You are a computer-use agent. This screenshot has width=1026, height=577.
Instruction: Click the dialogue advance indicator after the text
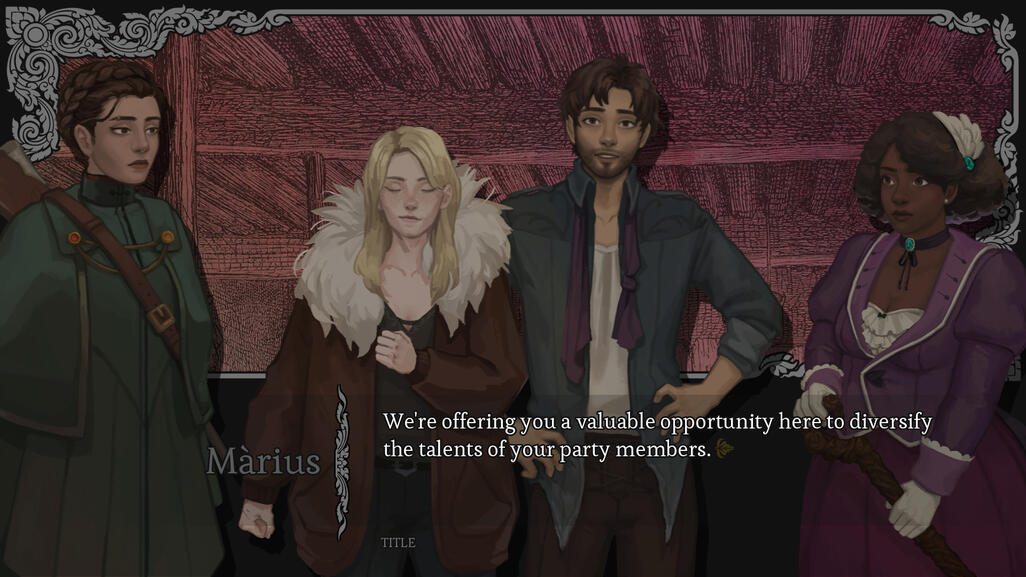click(x=725, y=449)
